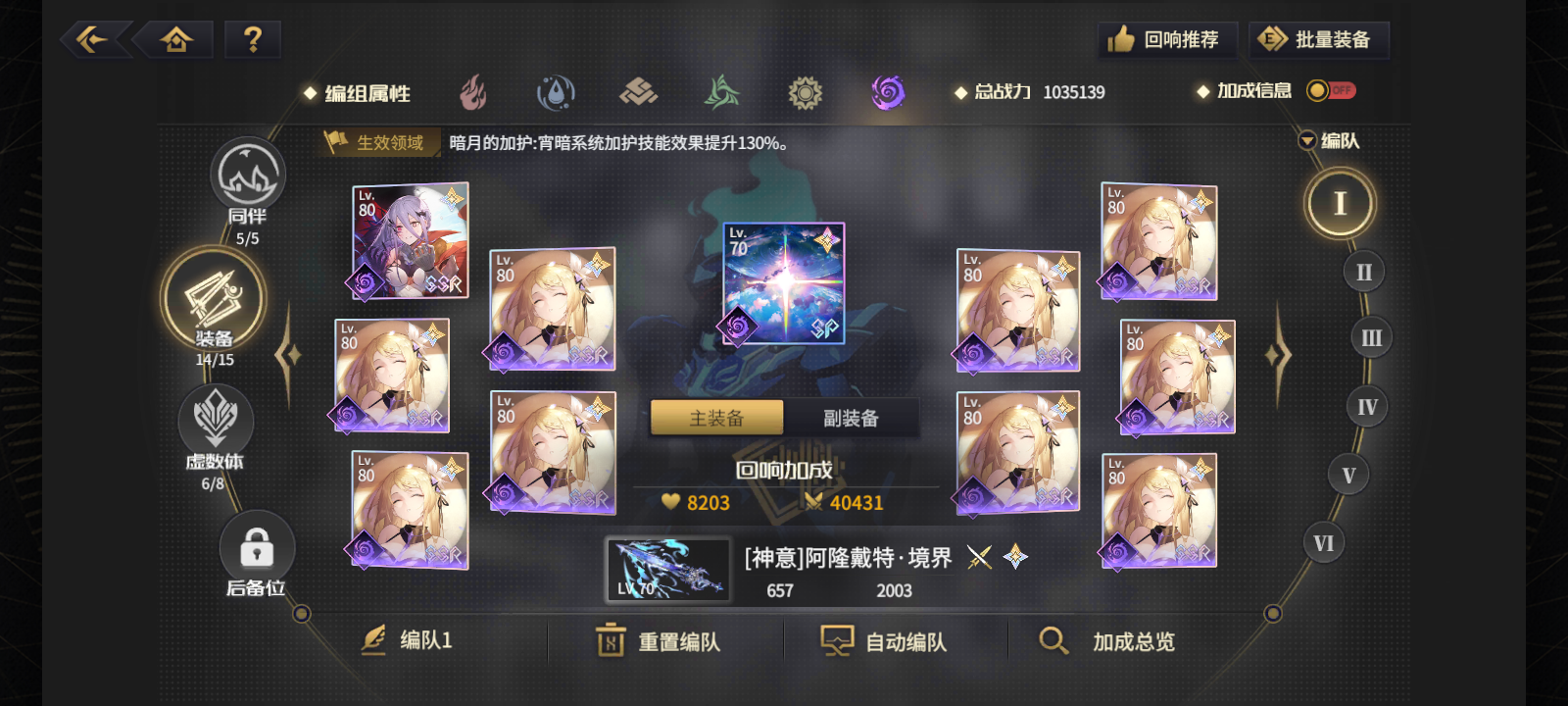
Task: Open the 主装备 tab
Action: [716, 417]
